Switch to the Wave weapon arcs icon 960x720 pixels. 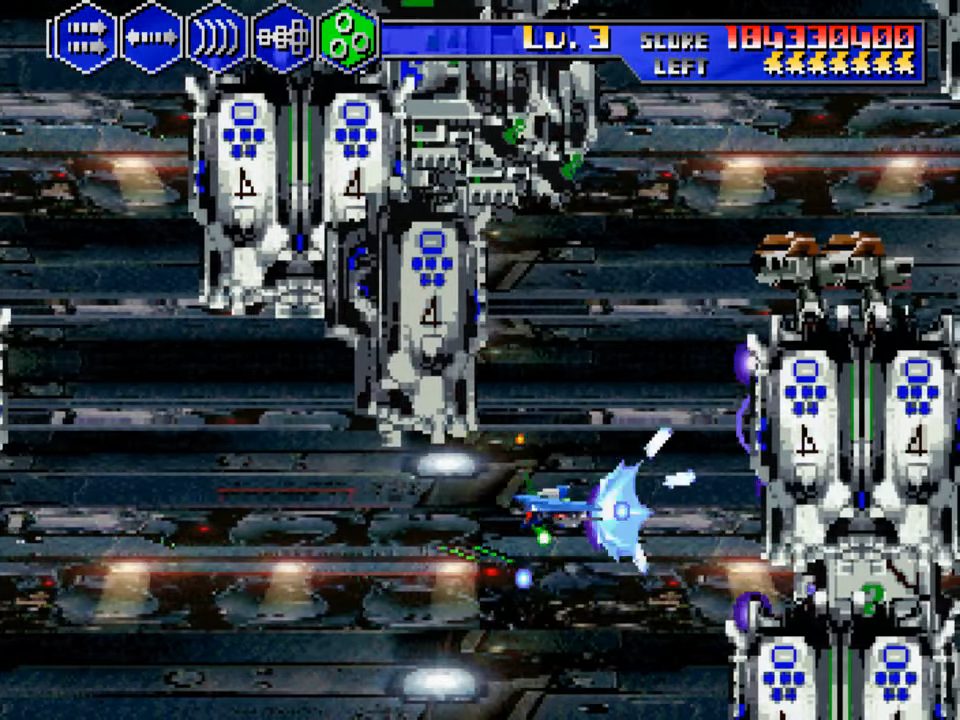(216, 38)
